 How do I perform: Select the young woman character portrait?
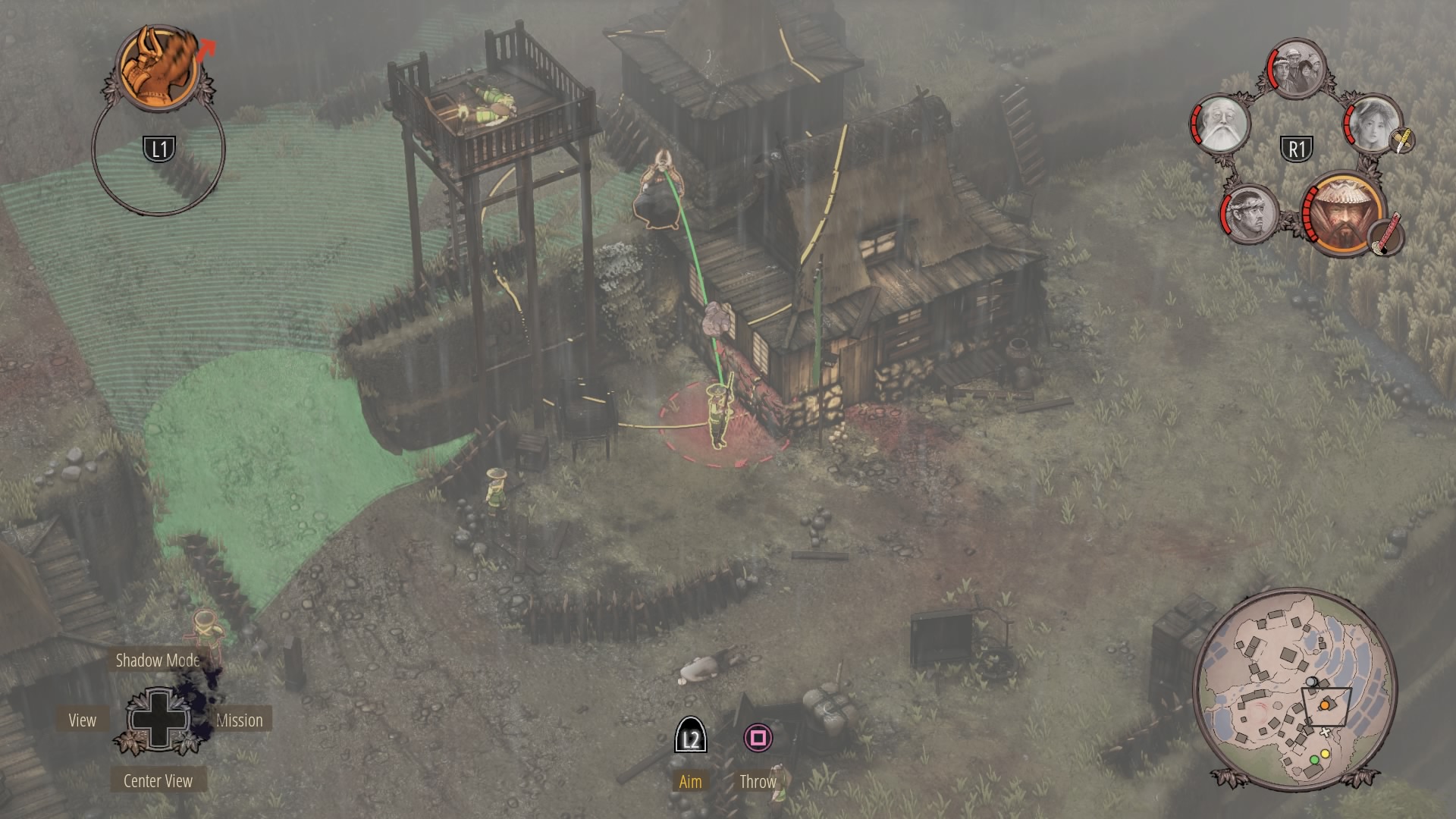click(1371, 124)
